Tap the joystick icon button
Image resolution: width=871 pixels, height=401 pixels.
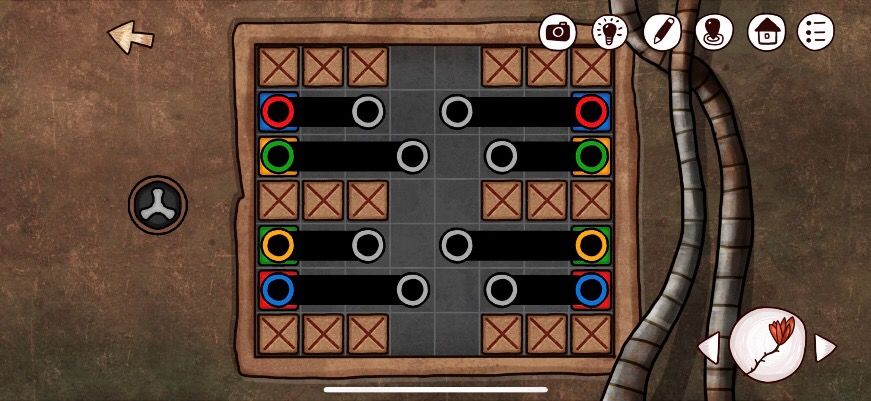coord(713,32)
